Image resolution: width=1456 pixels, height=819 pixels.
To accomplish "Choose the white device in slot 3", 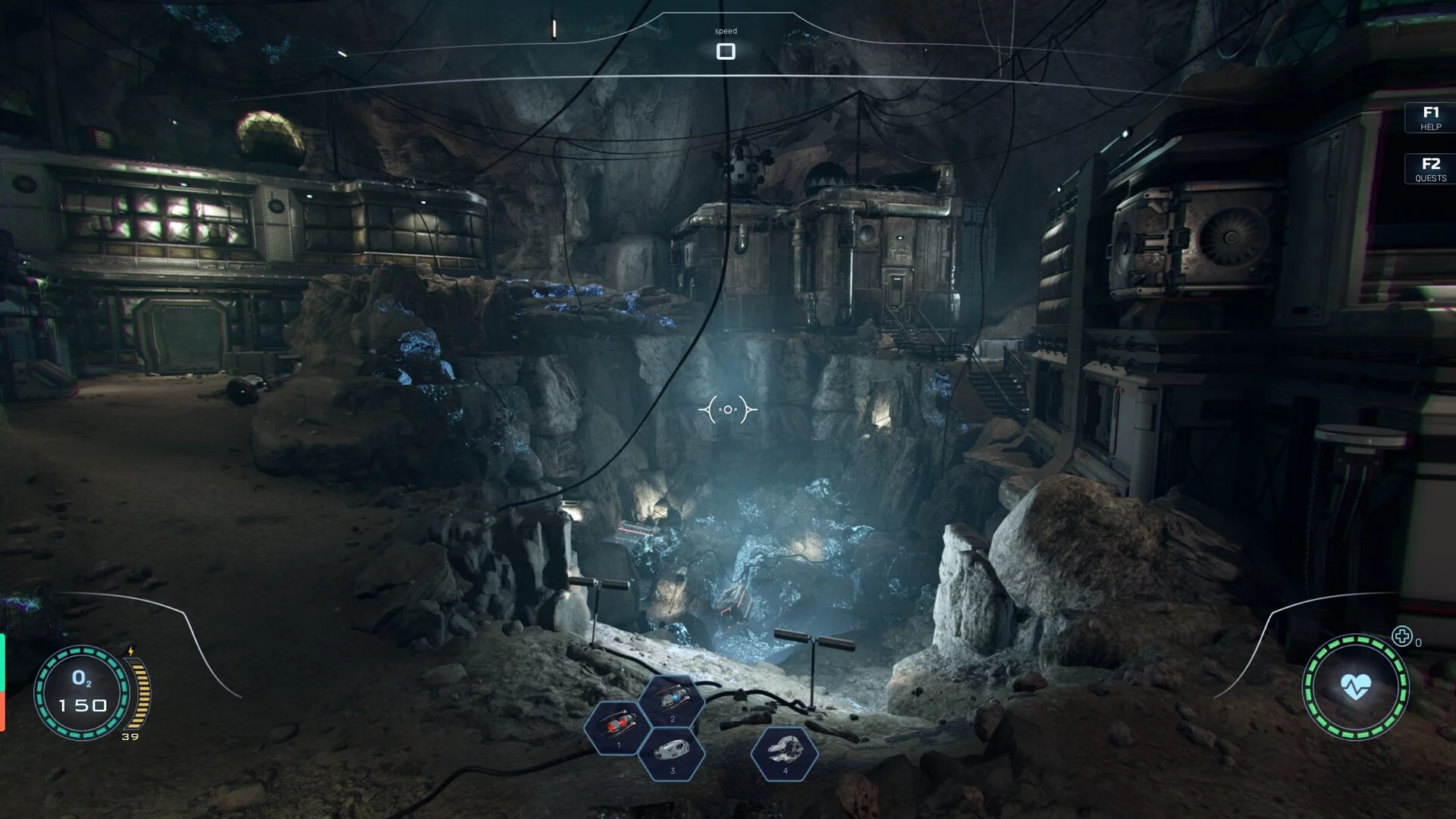I will coord(672,752).
